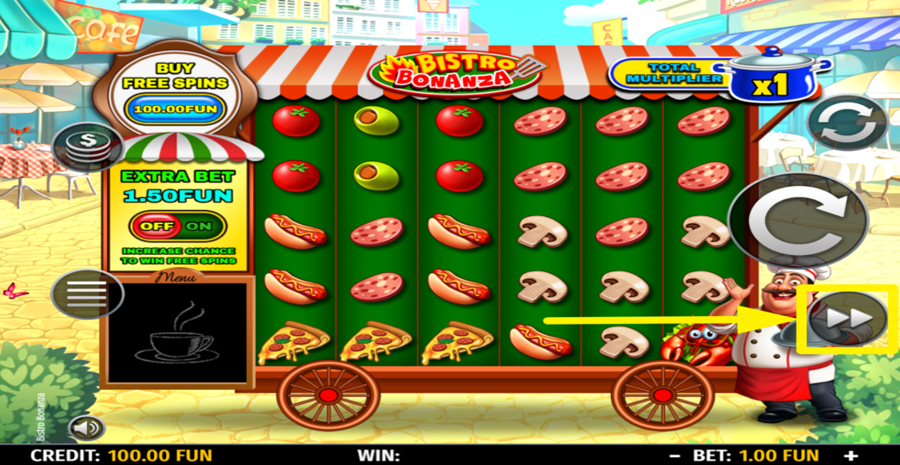This screenshot has width=900, height=465.
Task: Open autoplay with the circular arrows icon
Action: point(846,124)
